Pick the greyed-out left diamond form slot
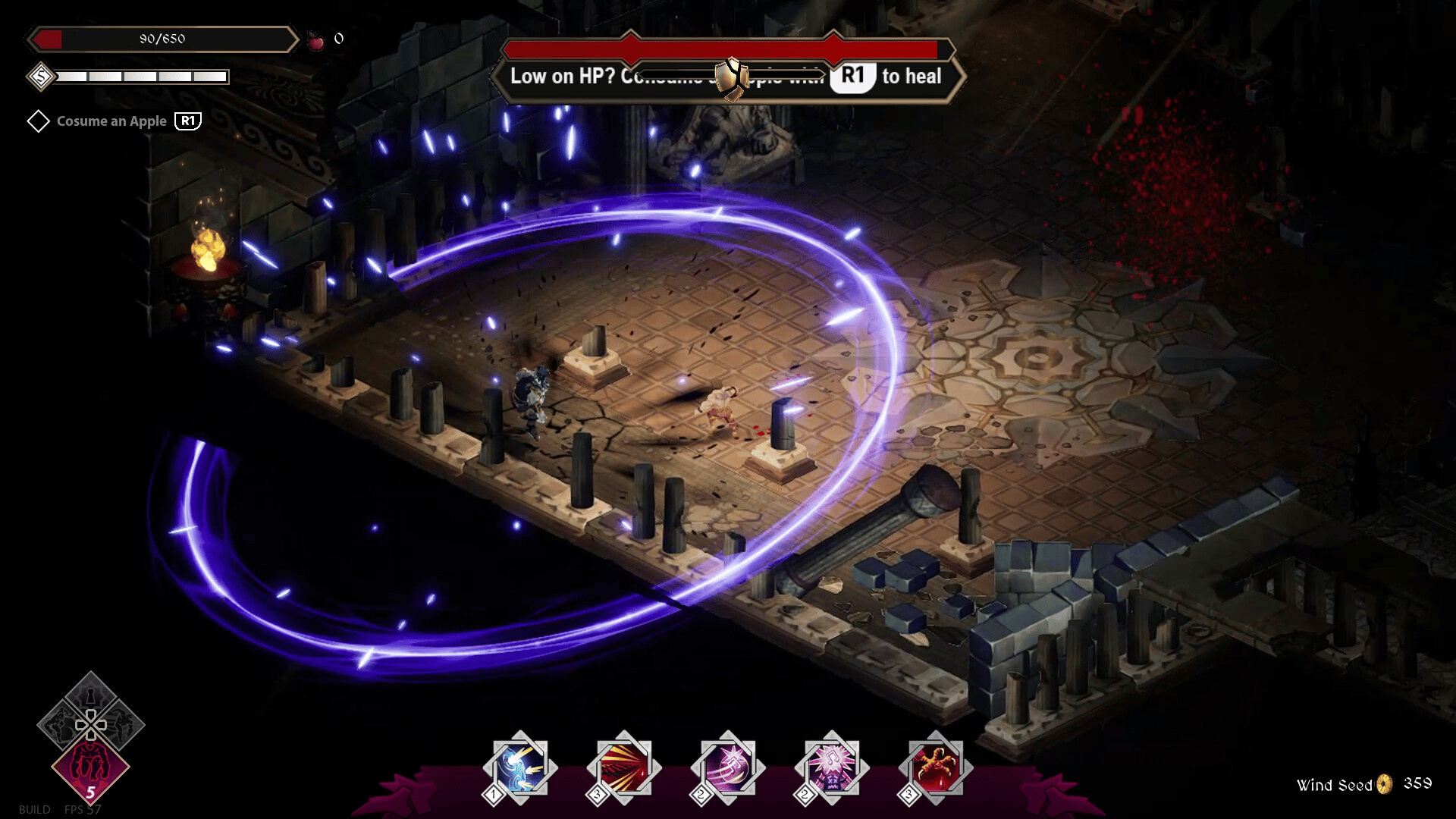Image resolution: width=1456 pixels, height=819 pixels. (58, 725)
